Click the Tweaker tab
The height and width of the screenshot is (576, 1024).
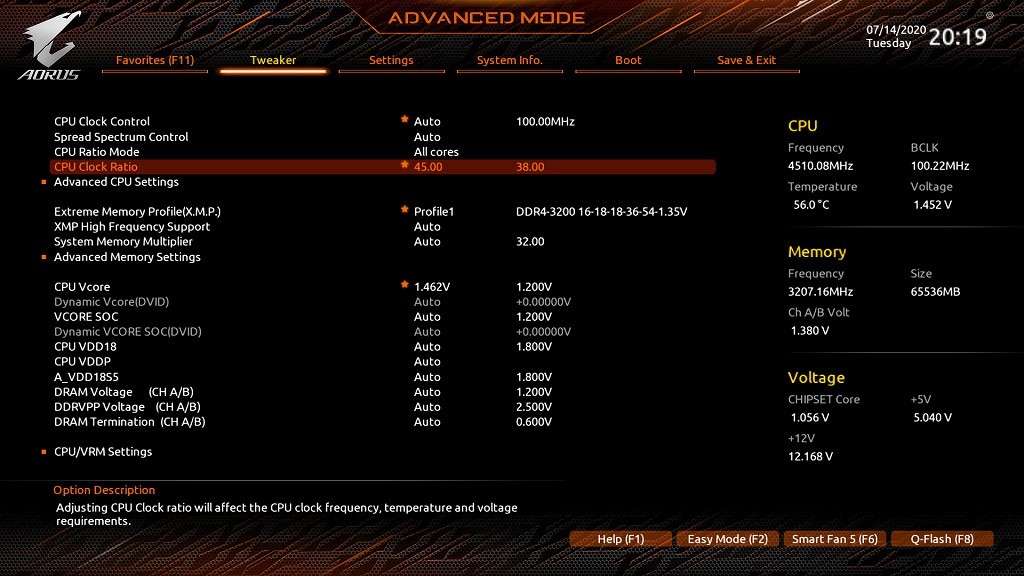(x=273, y=60)
